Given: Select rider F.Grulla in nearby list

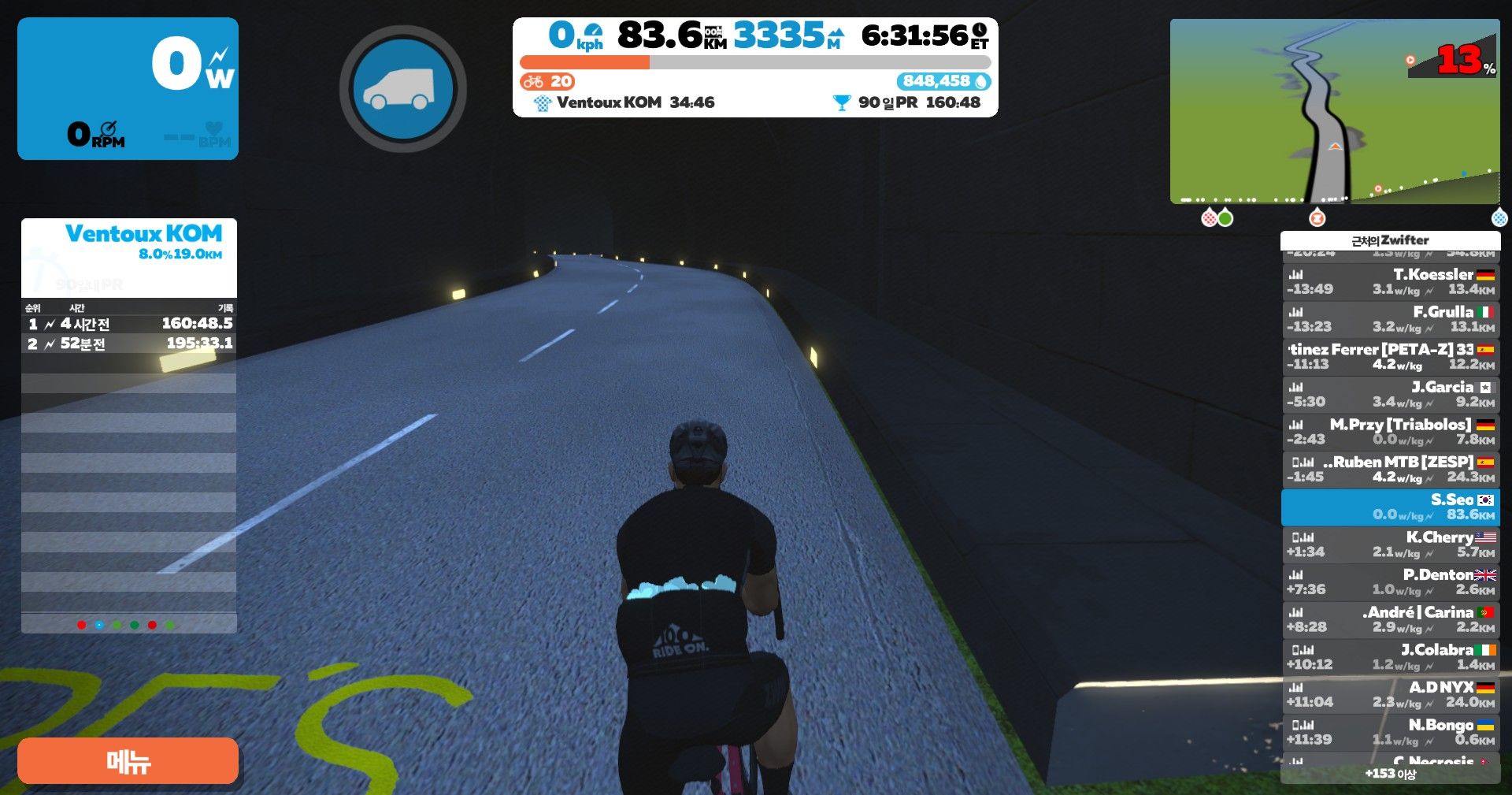Looking at the screenshot, I should pyautogui.click(x=1390, y=319).
